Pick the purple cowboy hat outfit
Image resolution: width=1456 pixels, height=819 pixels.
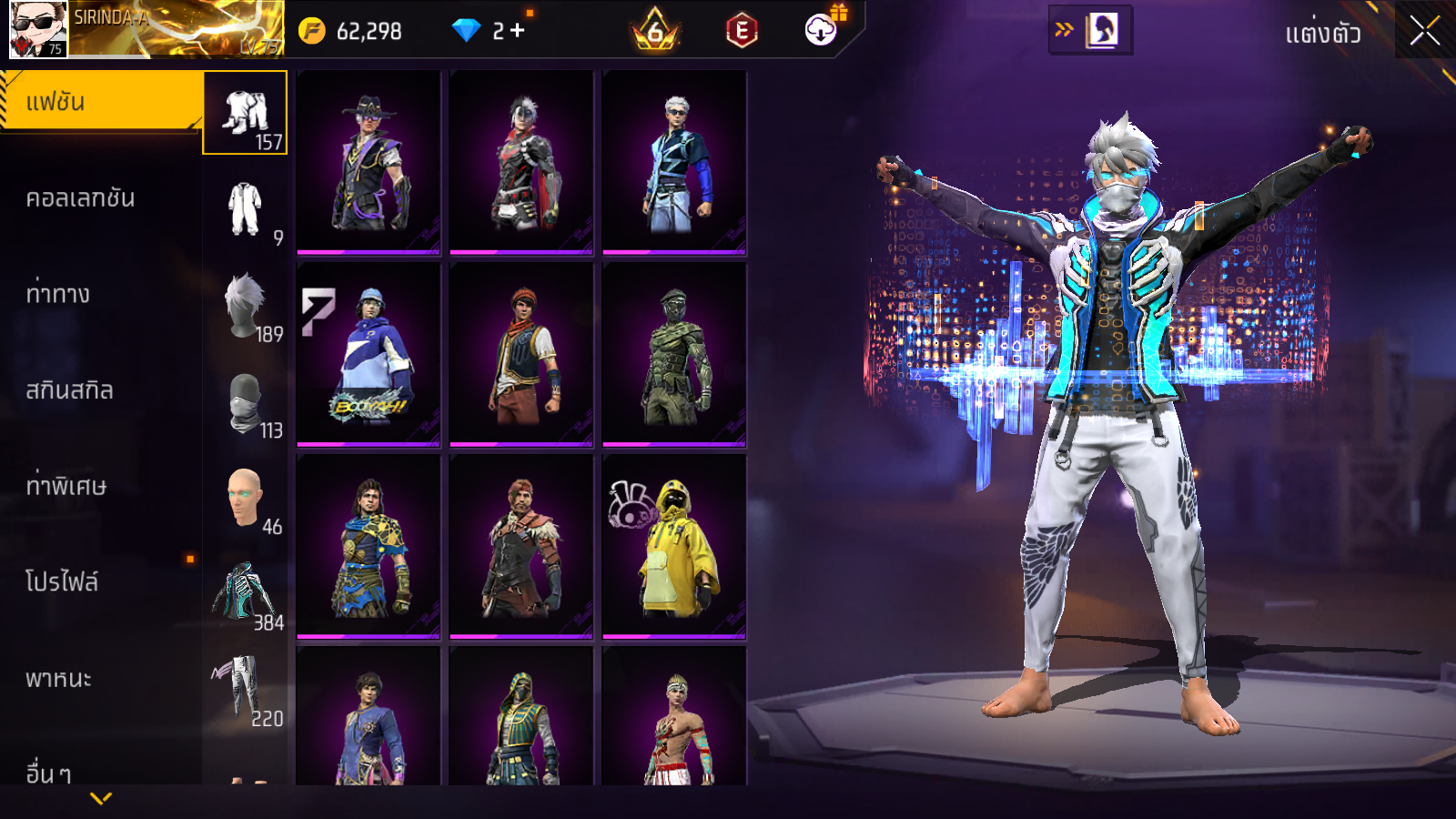click(x=369, y=163)
